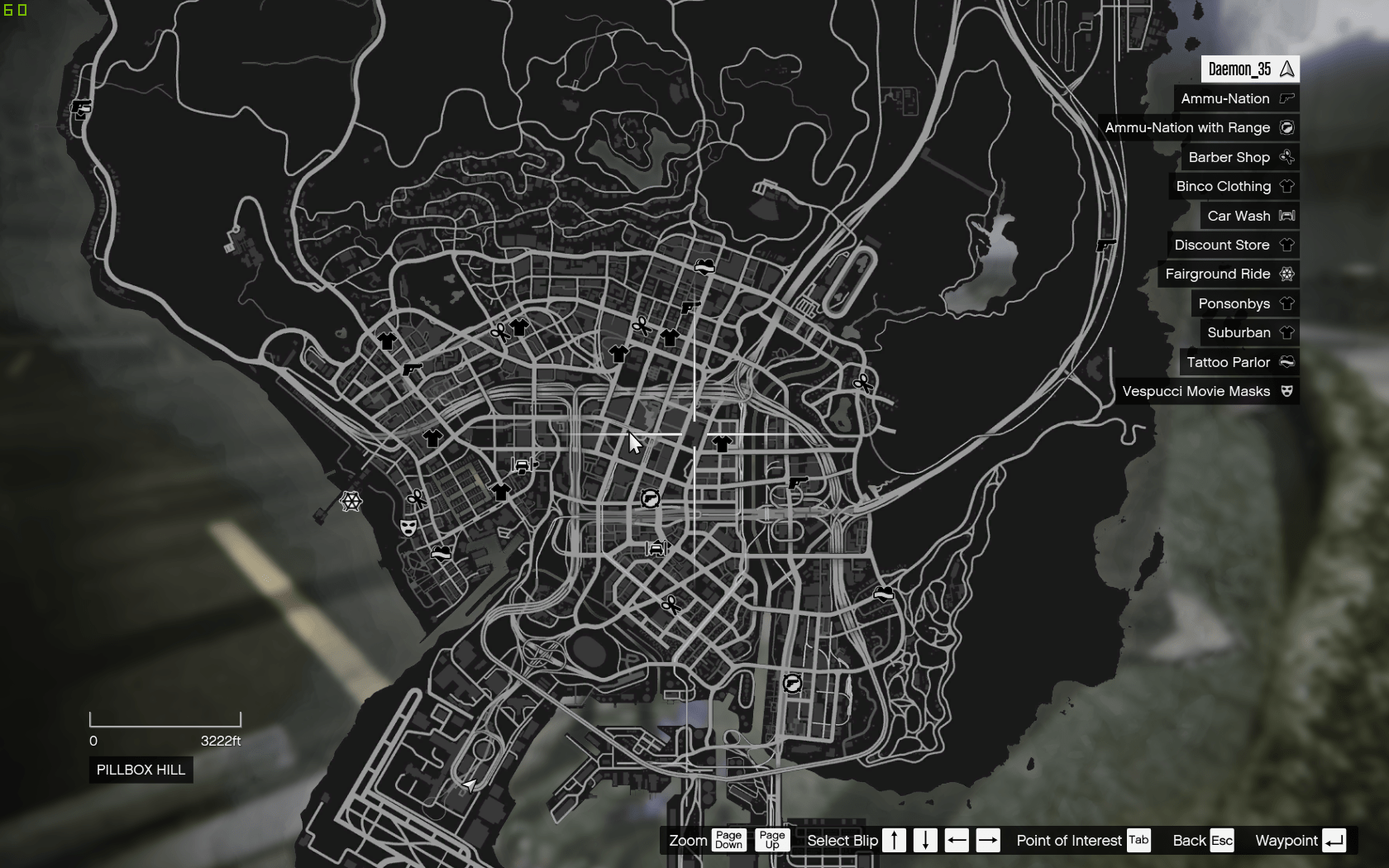The image size is (1389, 868).
Task: Click the up arrow for Select Blip
Action: pyautogui.click(x=894, y=840)
